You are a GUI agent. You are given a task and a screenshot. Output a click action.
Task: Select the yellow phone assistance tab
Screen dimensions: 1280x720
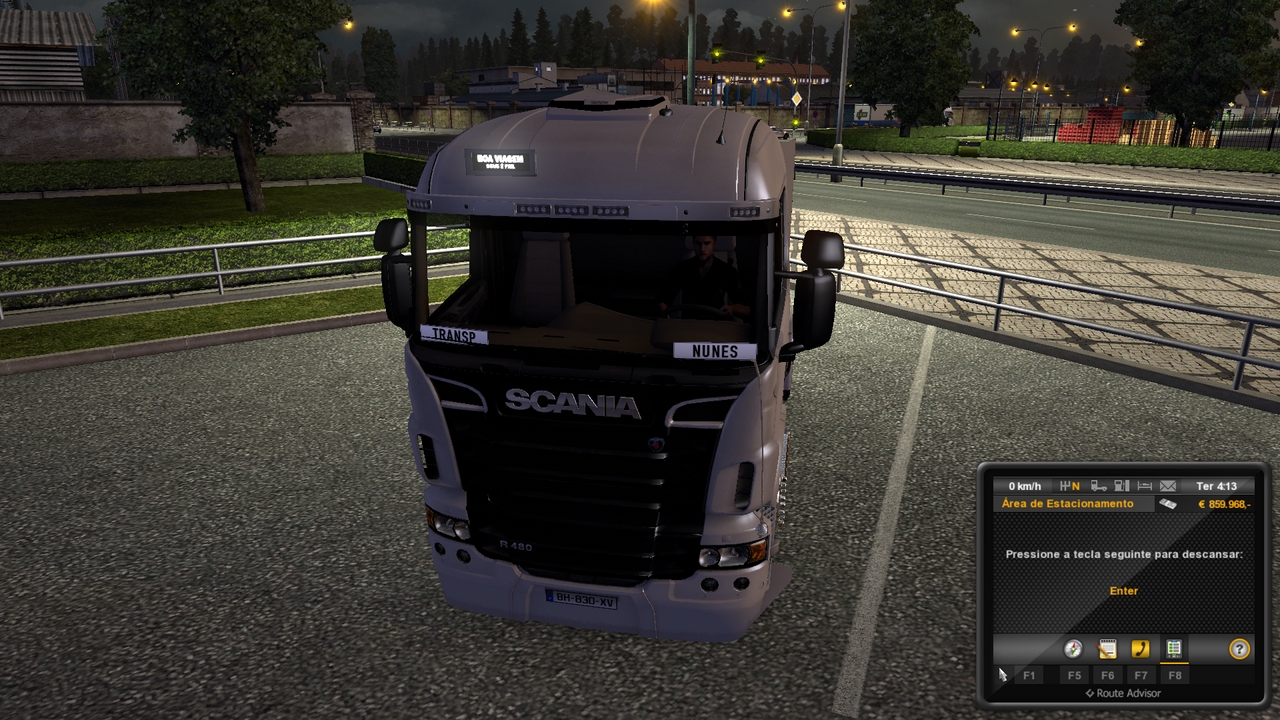[1140, 649]
